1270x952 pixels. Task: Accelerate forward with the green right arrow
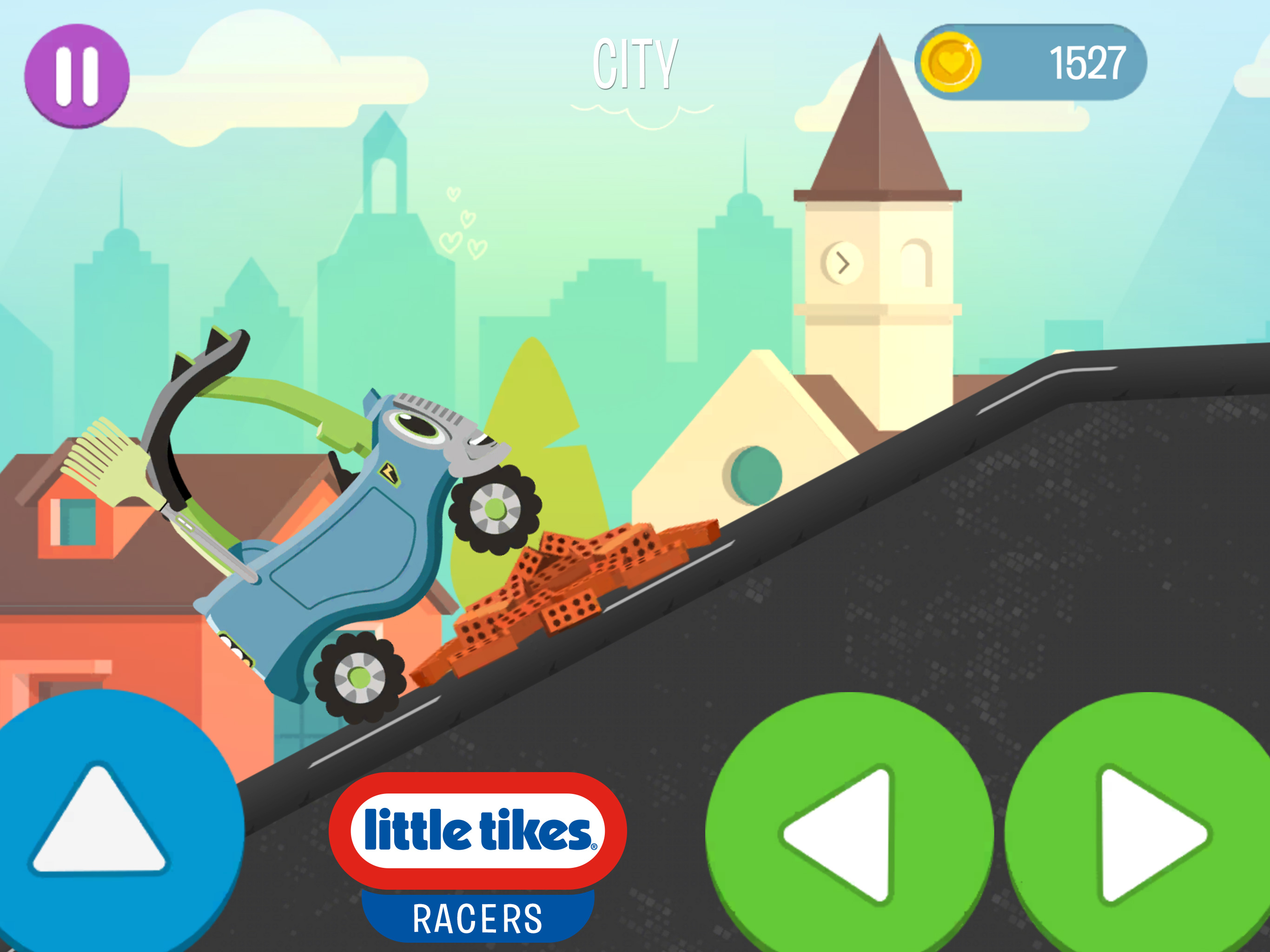pos(1143,833)
